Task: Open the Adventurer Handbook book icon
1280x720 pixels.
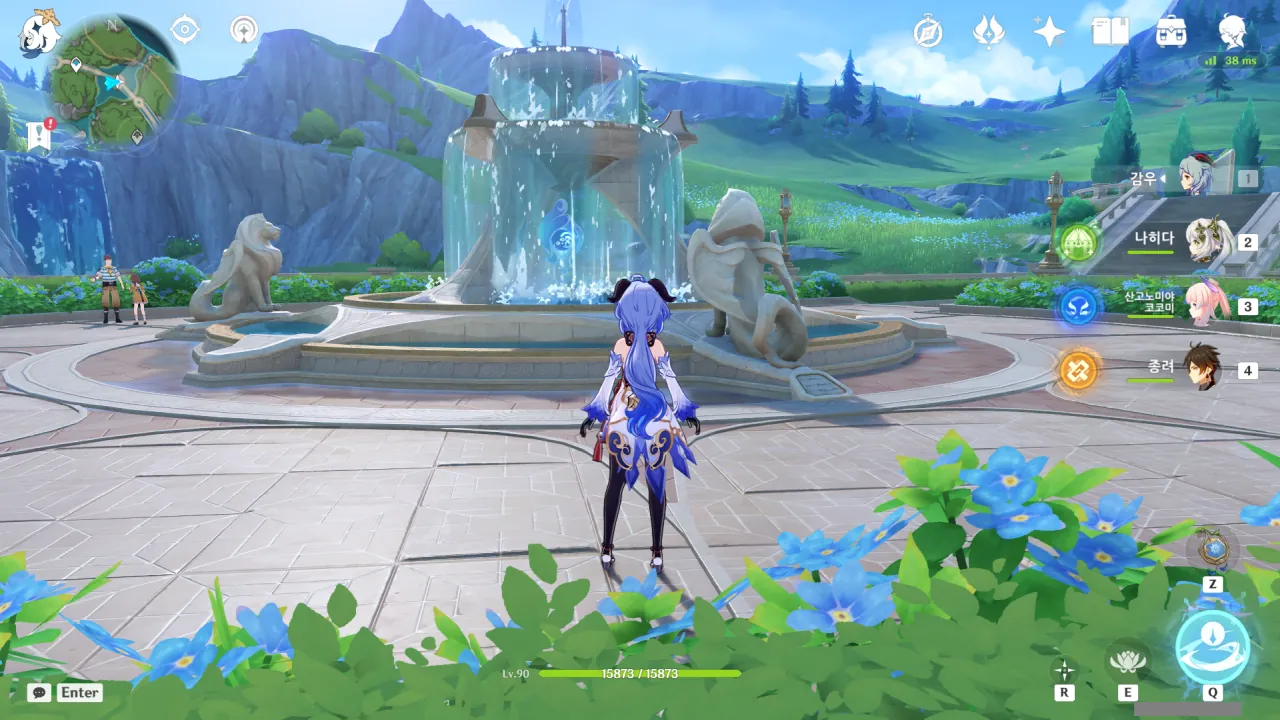Action: [1110, 32]
